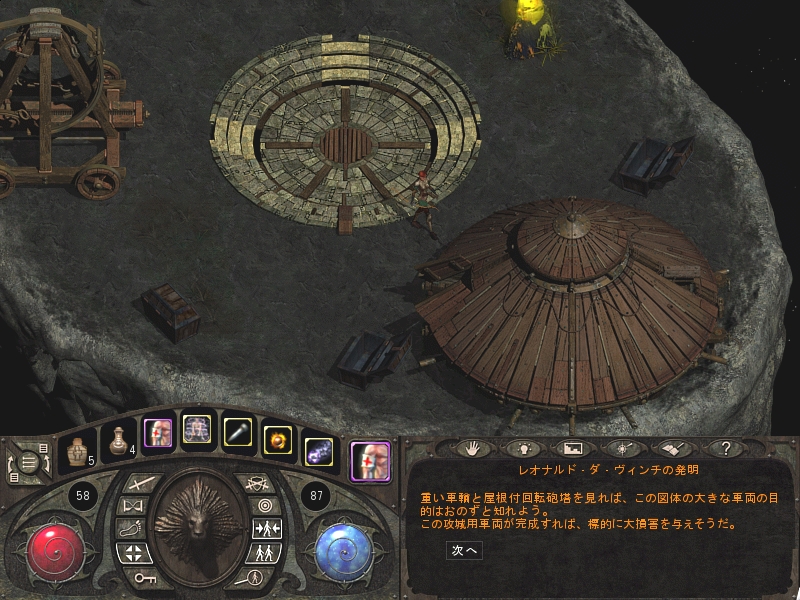Select the lightbulb hints tab
This screenshot has width=800, height=600.
[520, 449]
